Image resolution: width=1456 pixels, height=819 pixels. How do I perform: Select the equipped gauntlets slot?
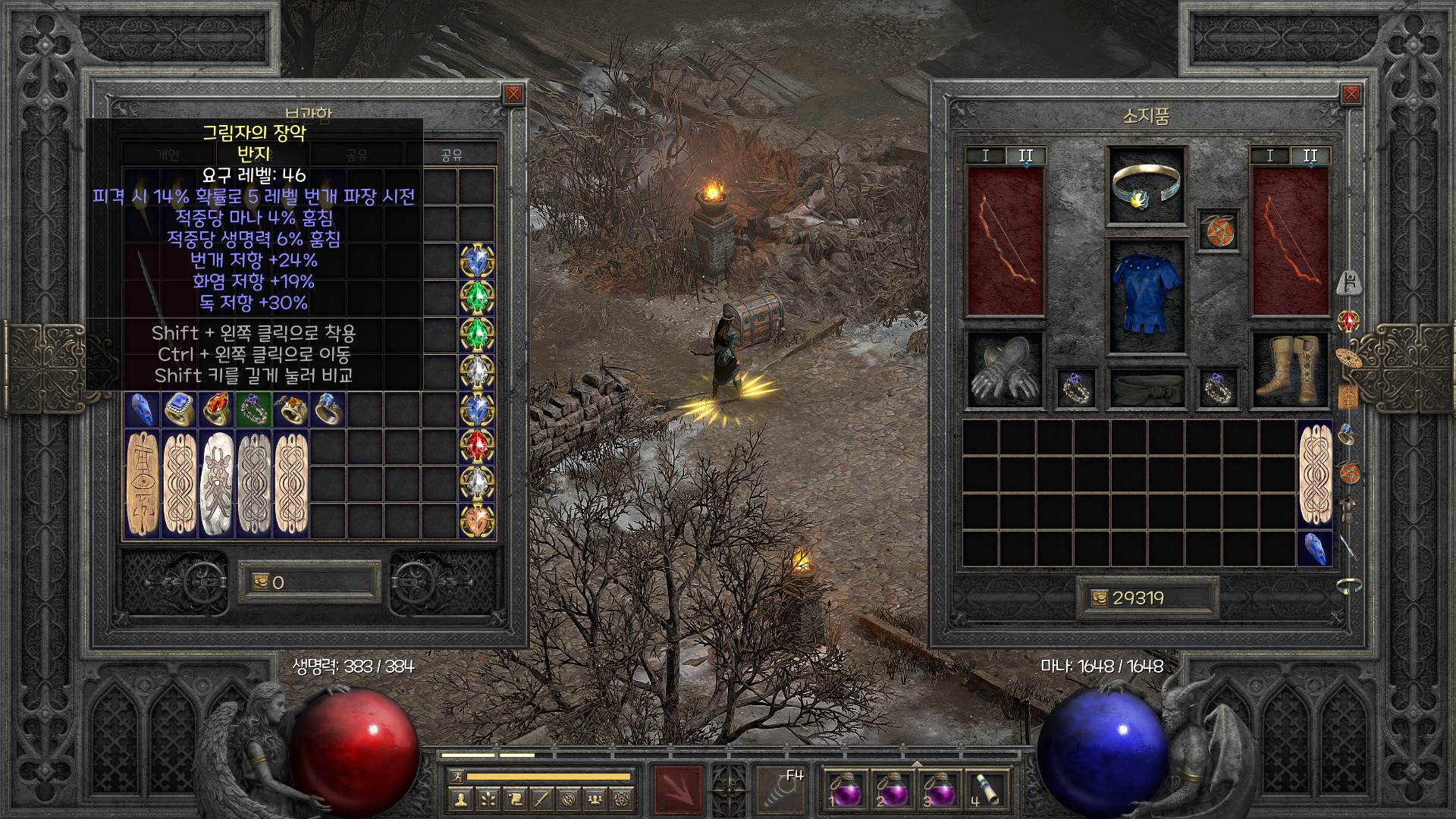(x=1005, y=370)
